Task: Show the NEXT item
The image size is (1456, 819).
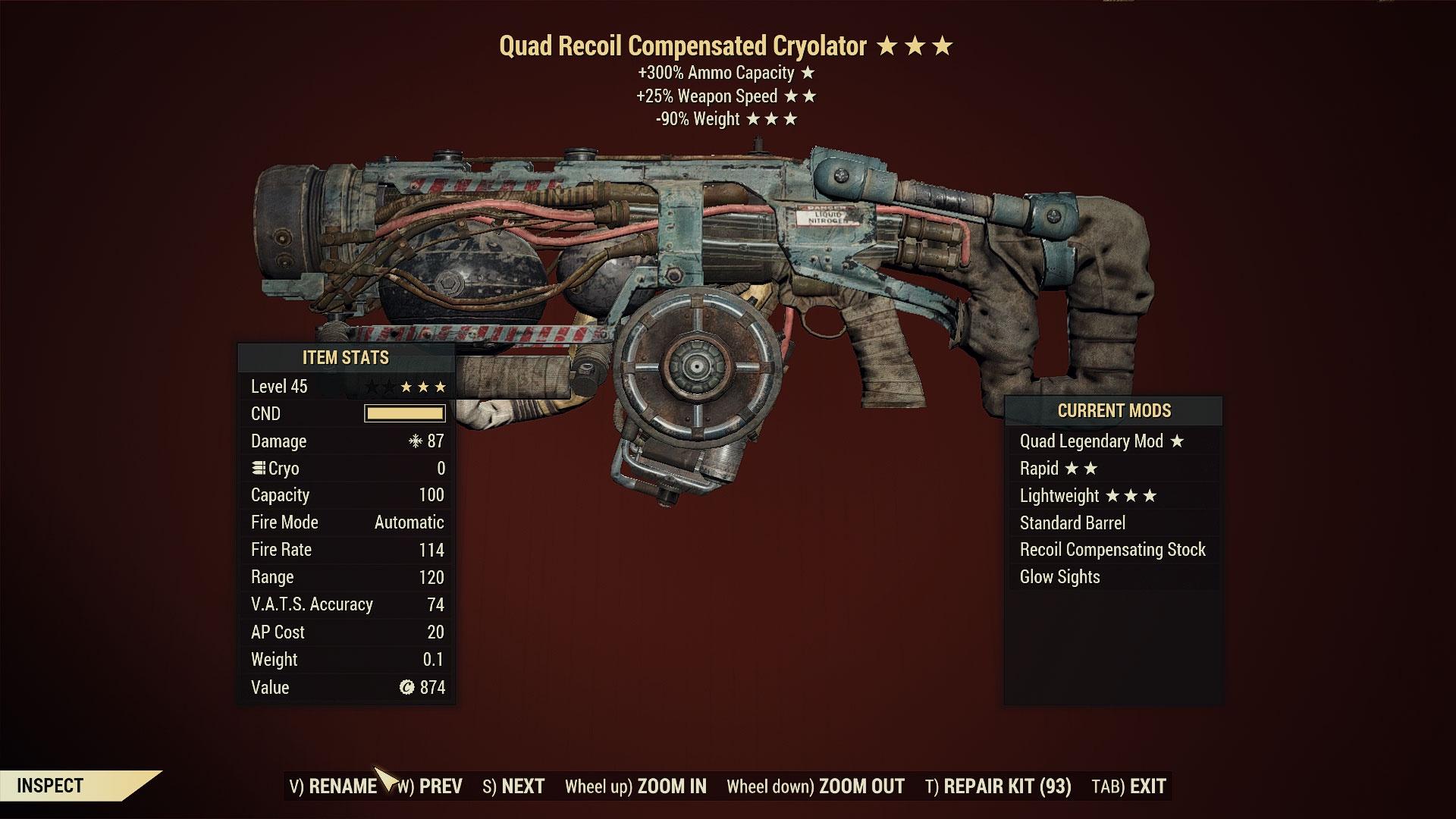Action: pyautogui.click(x=513, y=786)
